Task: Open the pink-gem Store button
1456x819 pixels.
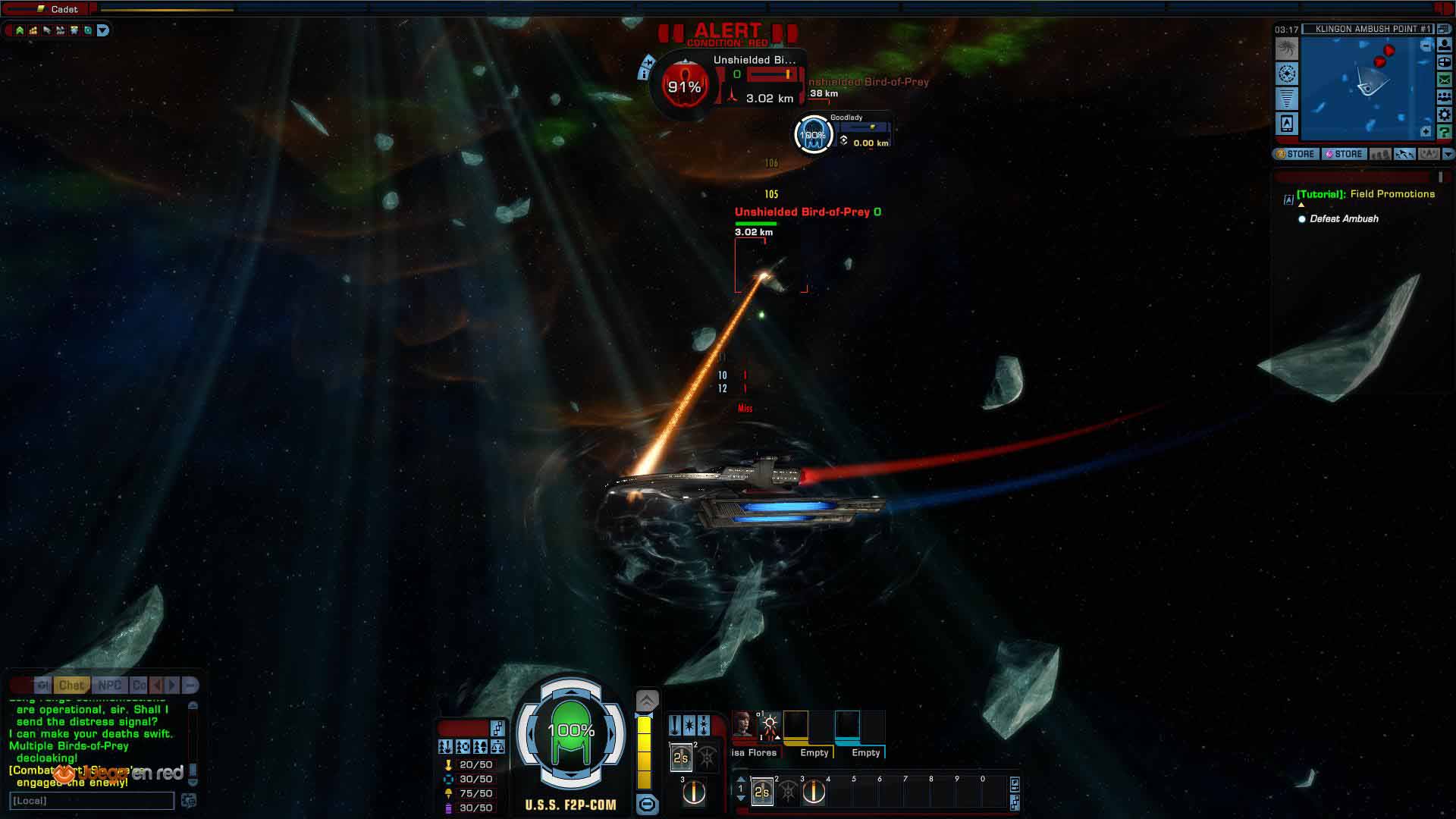Action: (1344, 154)
